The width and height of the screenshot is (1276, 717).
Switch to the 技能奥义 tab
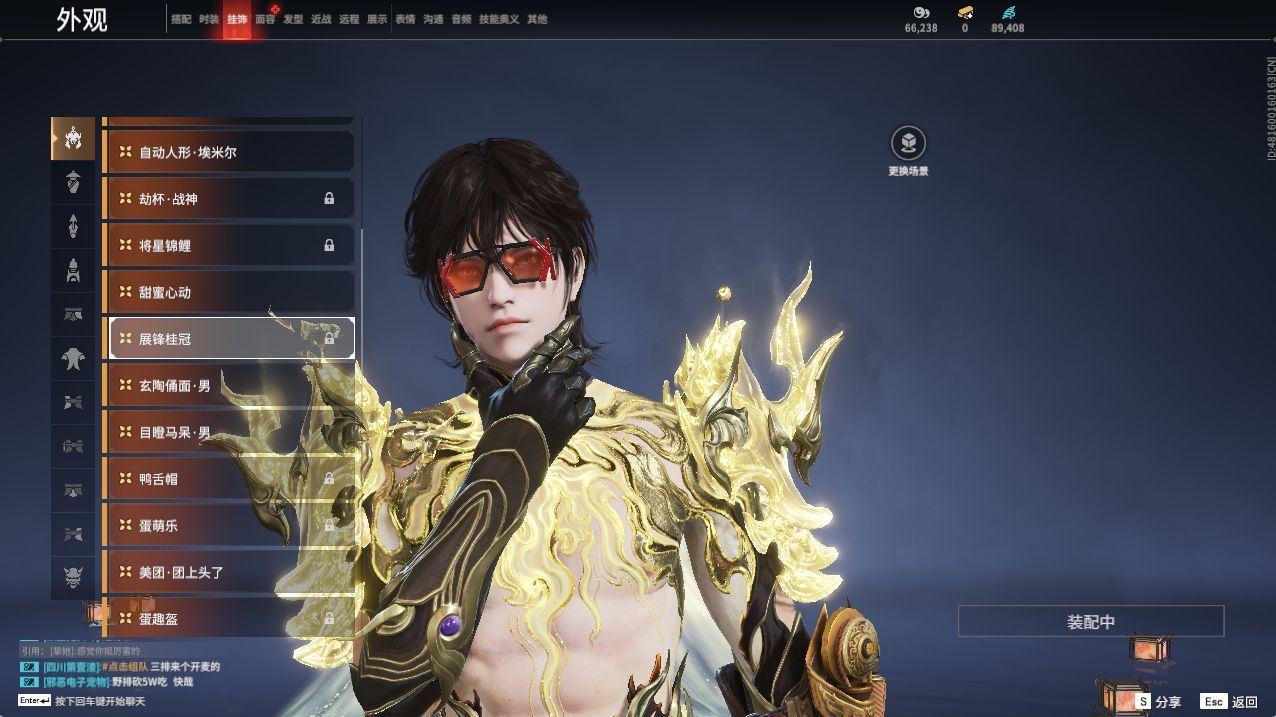click(x=499, y=19)
